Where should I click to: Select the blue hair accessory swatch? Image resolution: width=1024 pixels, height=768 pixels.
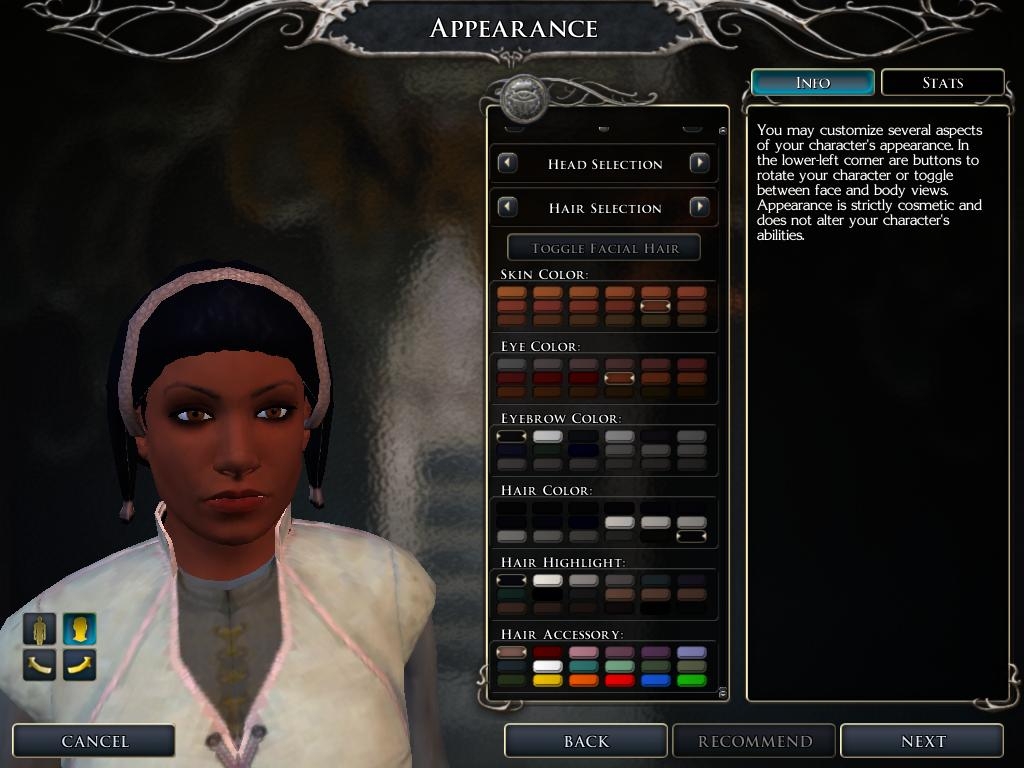(x=655, y=681)
